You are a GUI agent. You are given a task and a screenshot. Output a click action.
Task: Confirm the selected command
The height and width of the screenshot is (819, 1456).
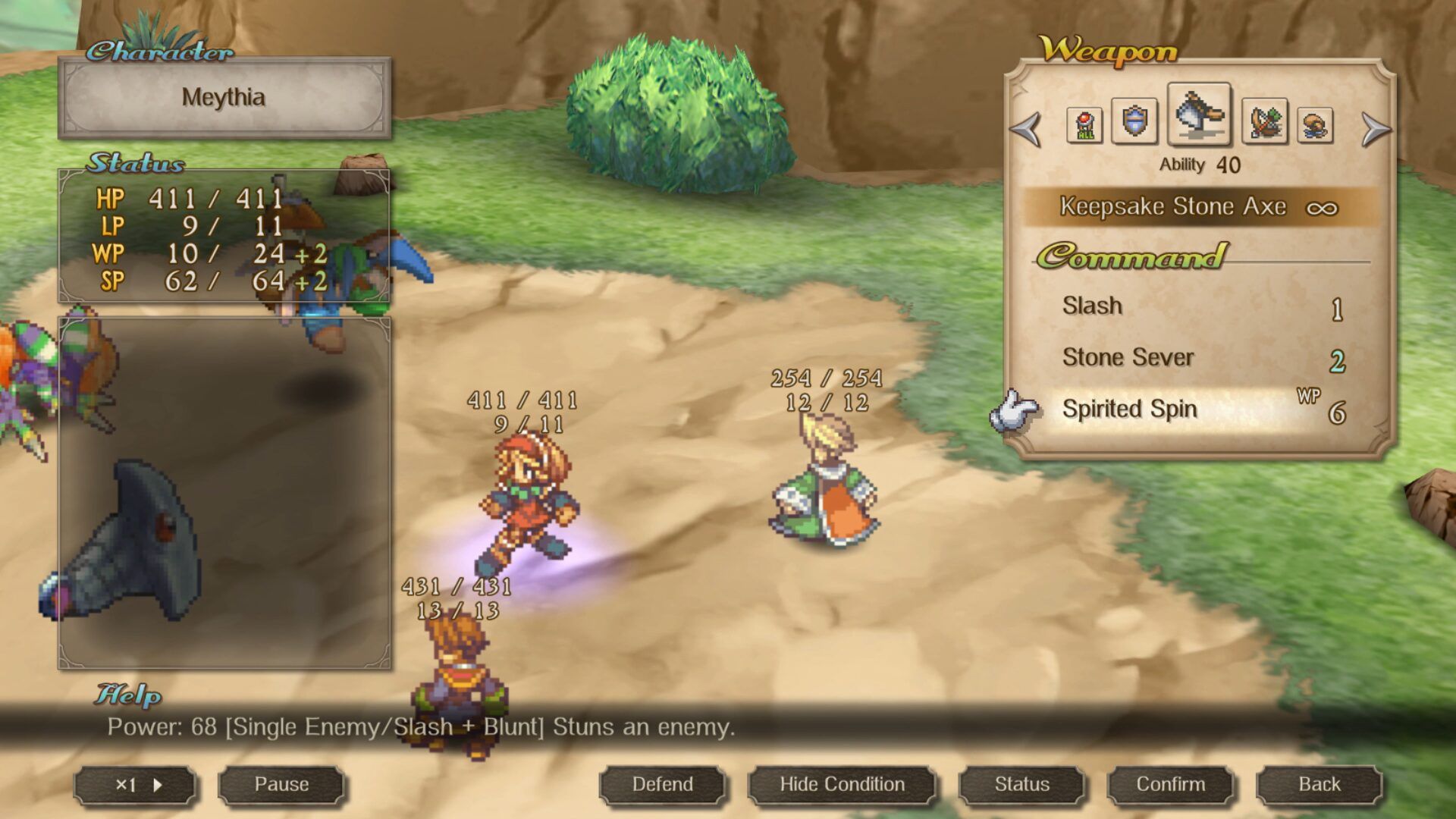coord(1170,785)
